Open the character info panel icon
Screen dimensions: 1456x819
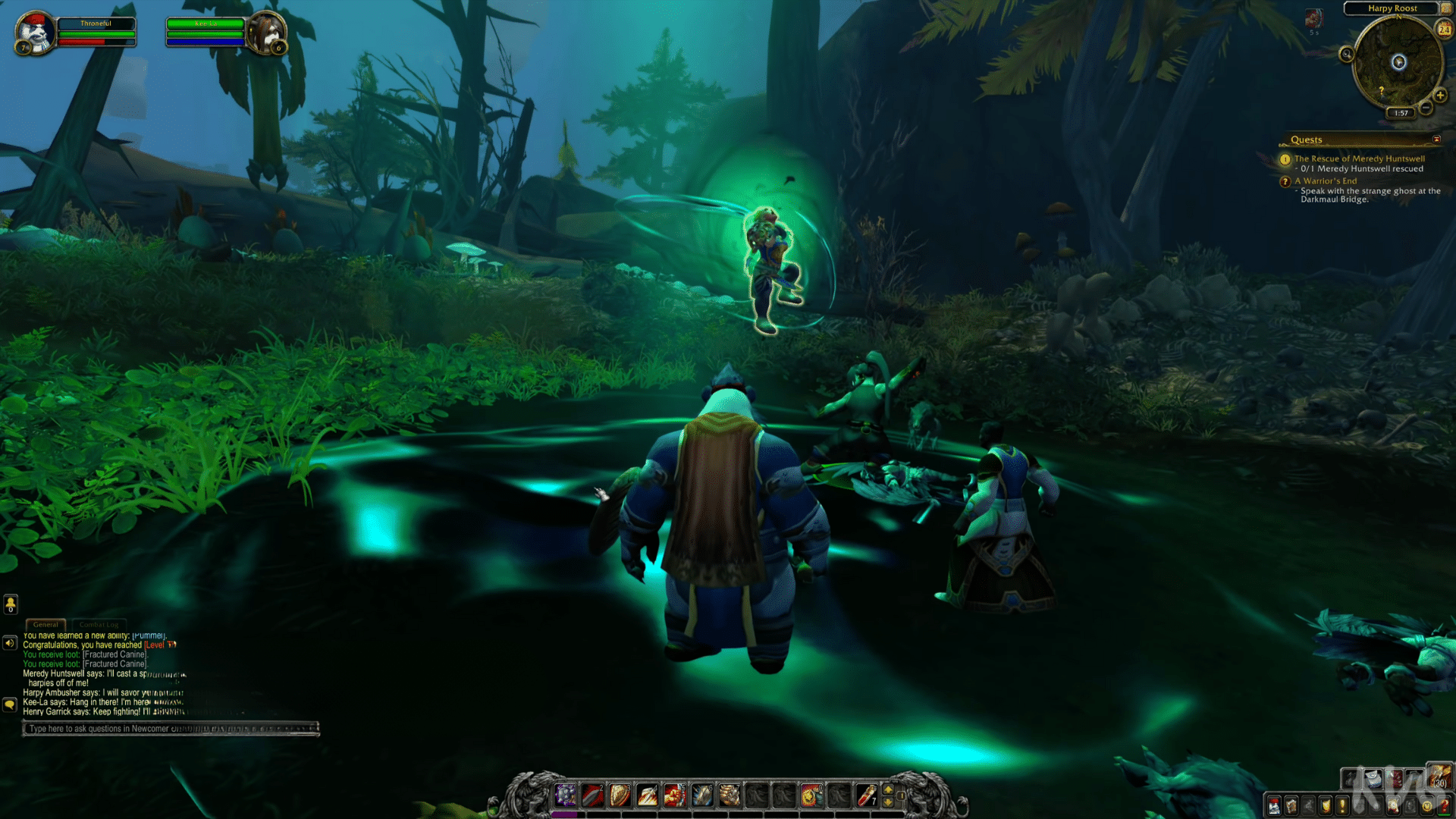1274,806
